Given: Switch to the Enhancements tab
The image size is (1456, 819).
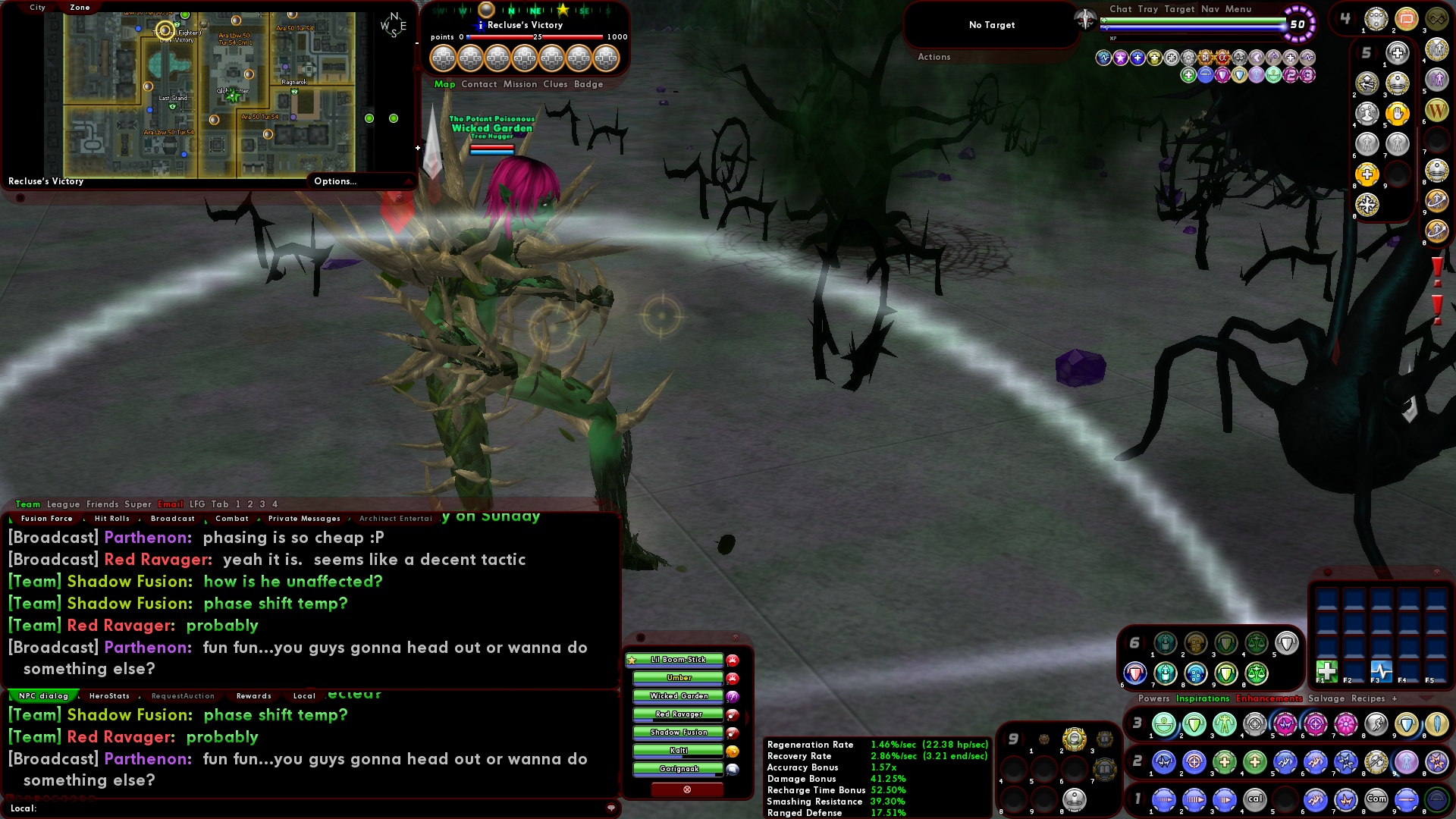Looking at the screenshot, I should coord(1269,698).
